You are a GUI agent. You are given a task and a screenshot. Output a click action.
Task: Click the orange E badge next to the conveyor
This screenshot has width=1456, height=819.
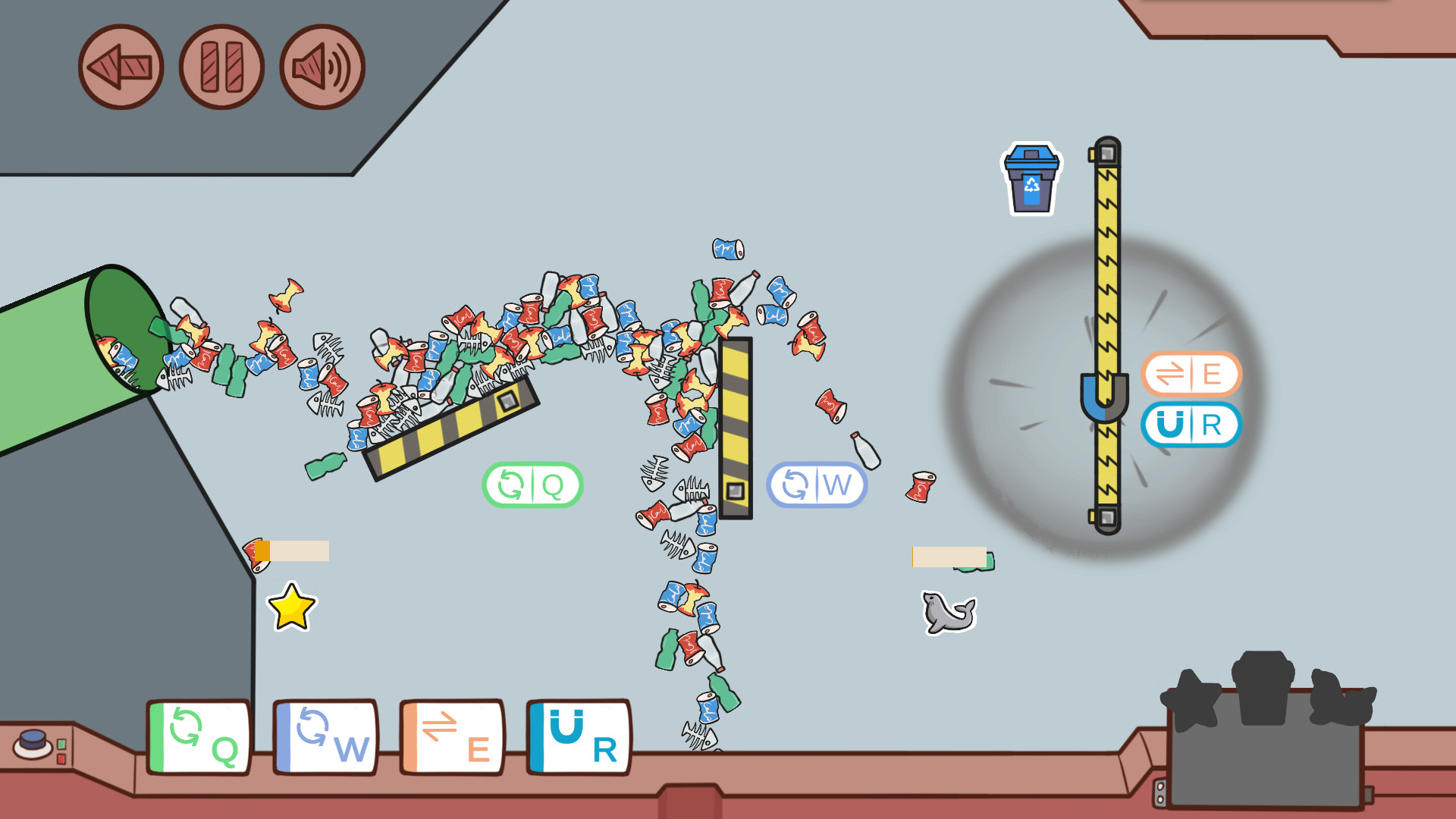[x=1191, y=373]
